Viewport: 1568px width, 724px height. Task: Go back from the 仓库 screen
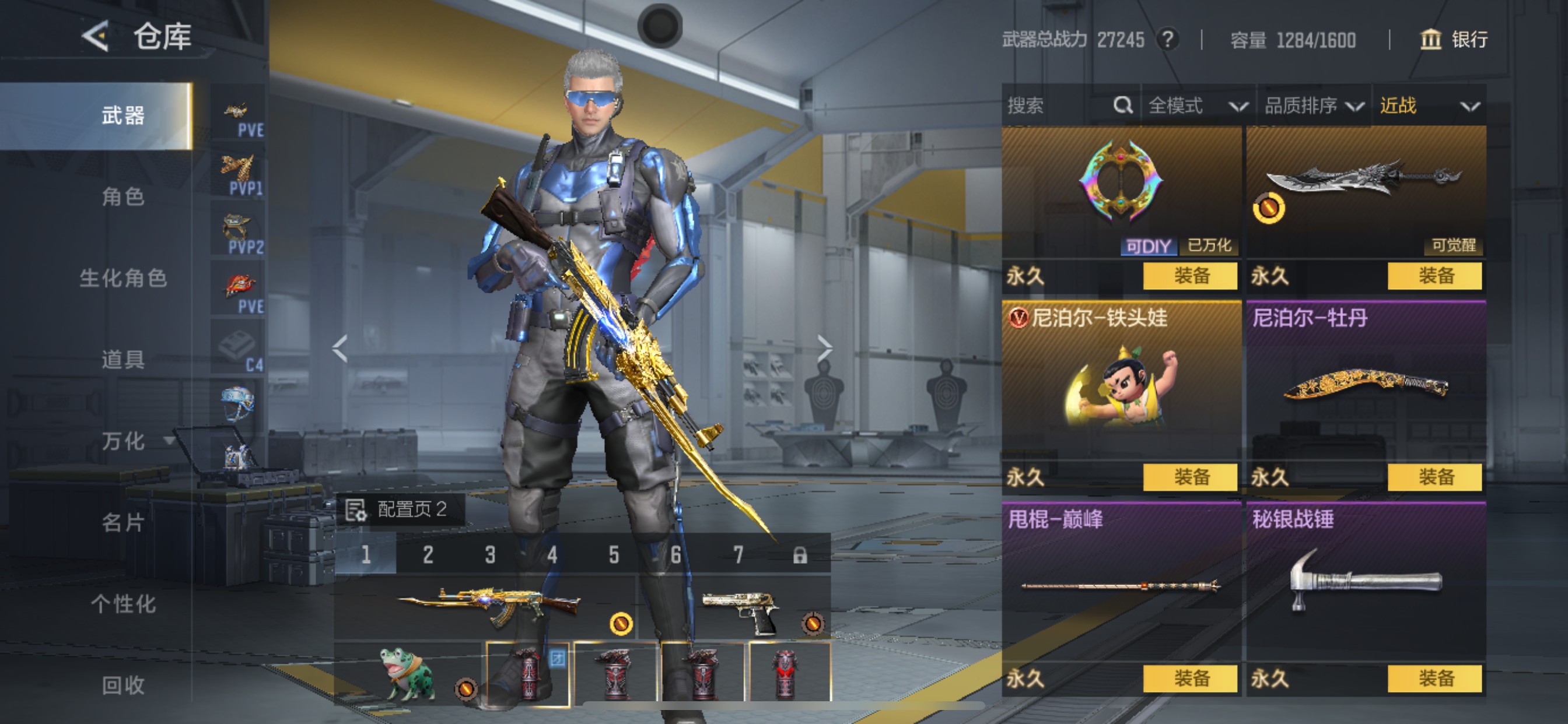96,37
